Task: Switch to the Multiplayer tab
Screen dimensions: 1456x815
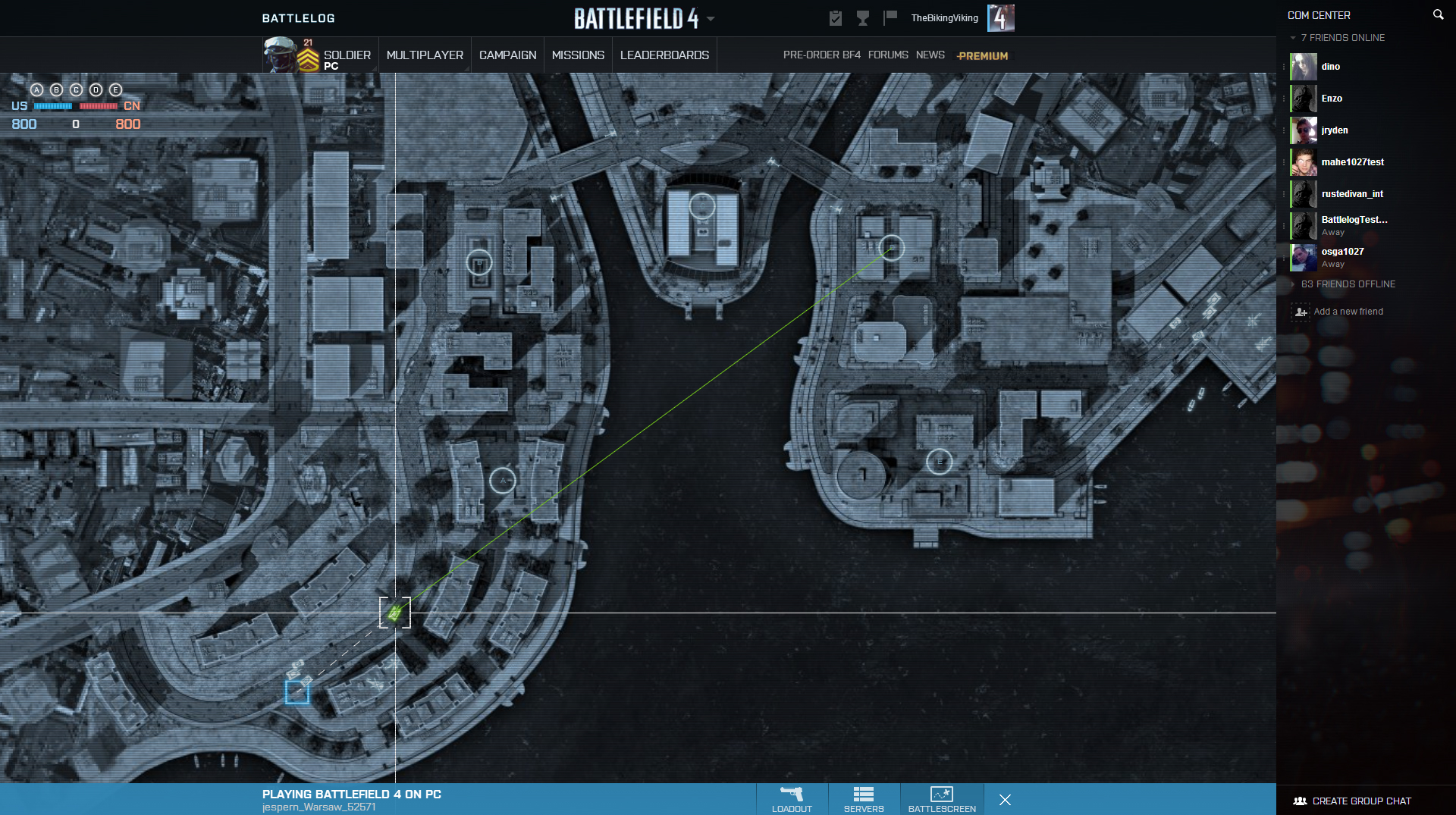Action: click(x=425, y=55)
